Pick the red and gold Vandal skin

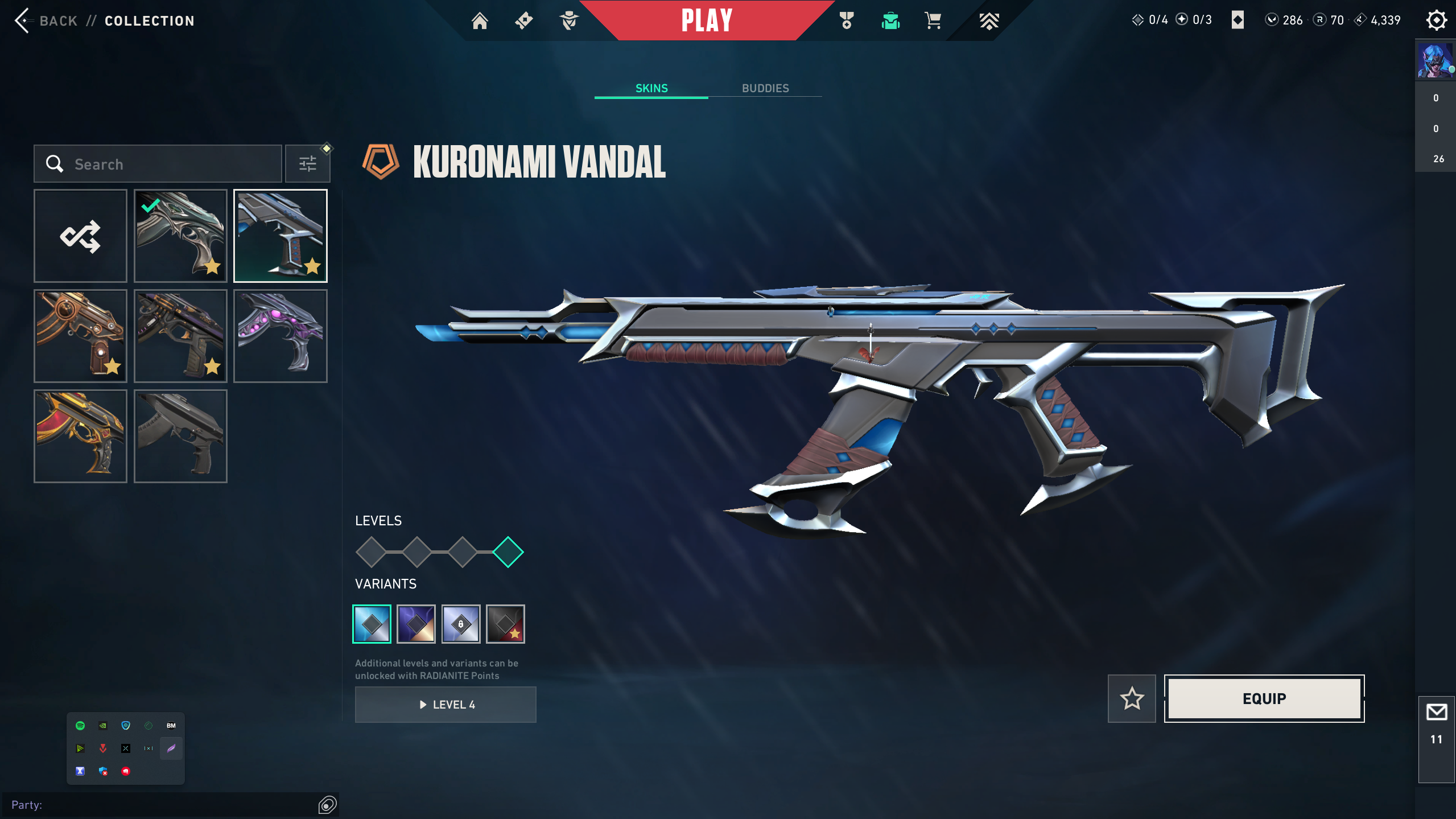pyautogui.click(x=80, y=436)
